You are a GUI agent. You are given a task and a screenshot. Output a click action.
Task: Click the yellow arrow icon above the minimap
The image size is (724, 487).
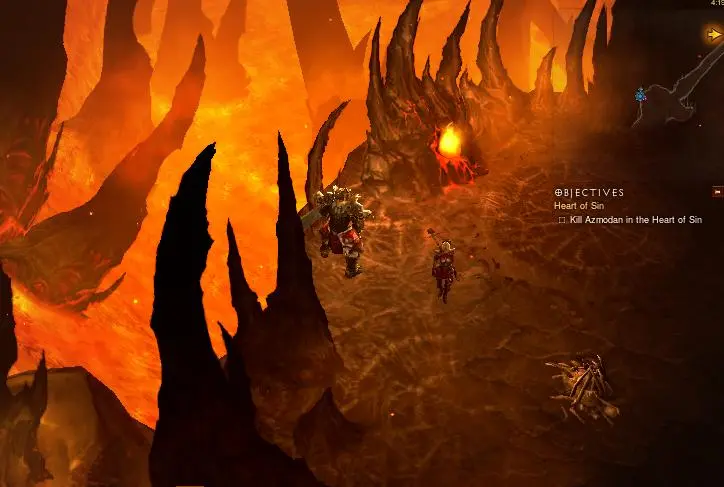714,34
